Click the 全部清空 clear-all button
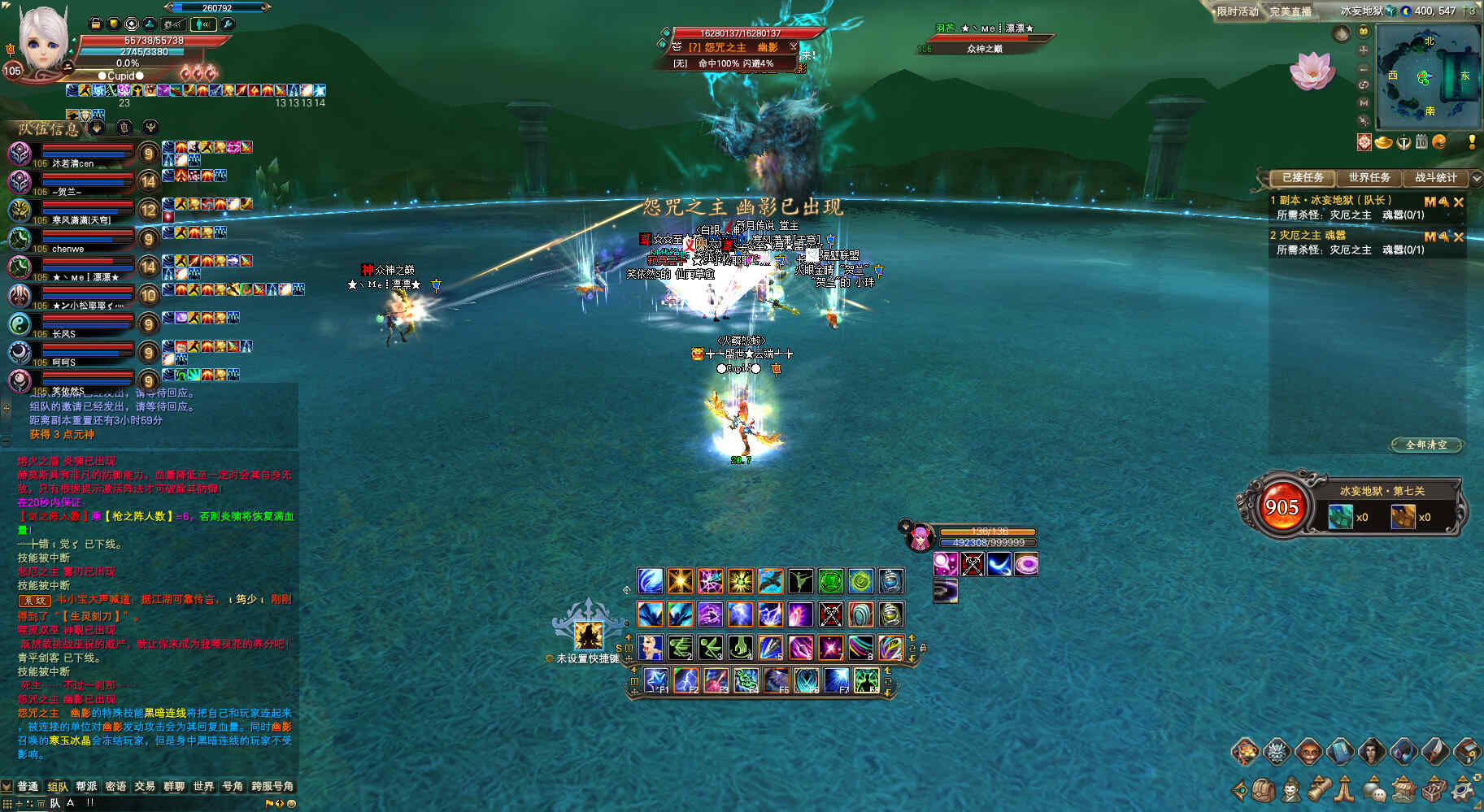The image size is (1484, 812). coord(1426,445)
